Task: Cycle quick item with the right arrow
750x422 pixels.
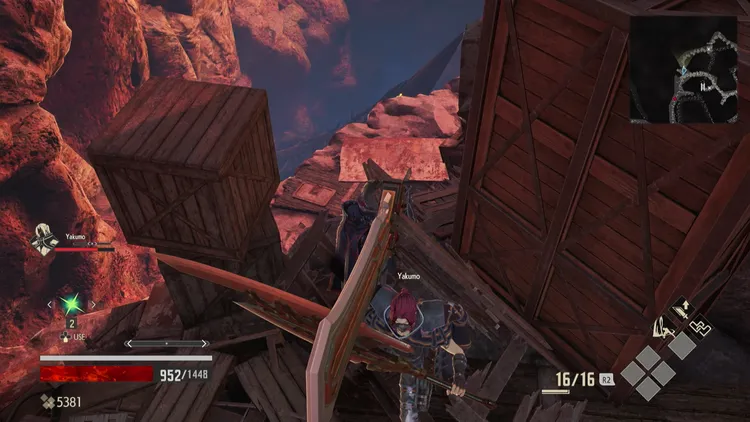Action: coord(93,303)
